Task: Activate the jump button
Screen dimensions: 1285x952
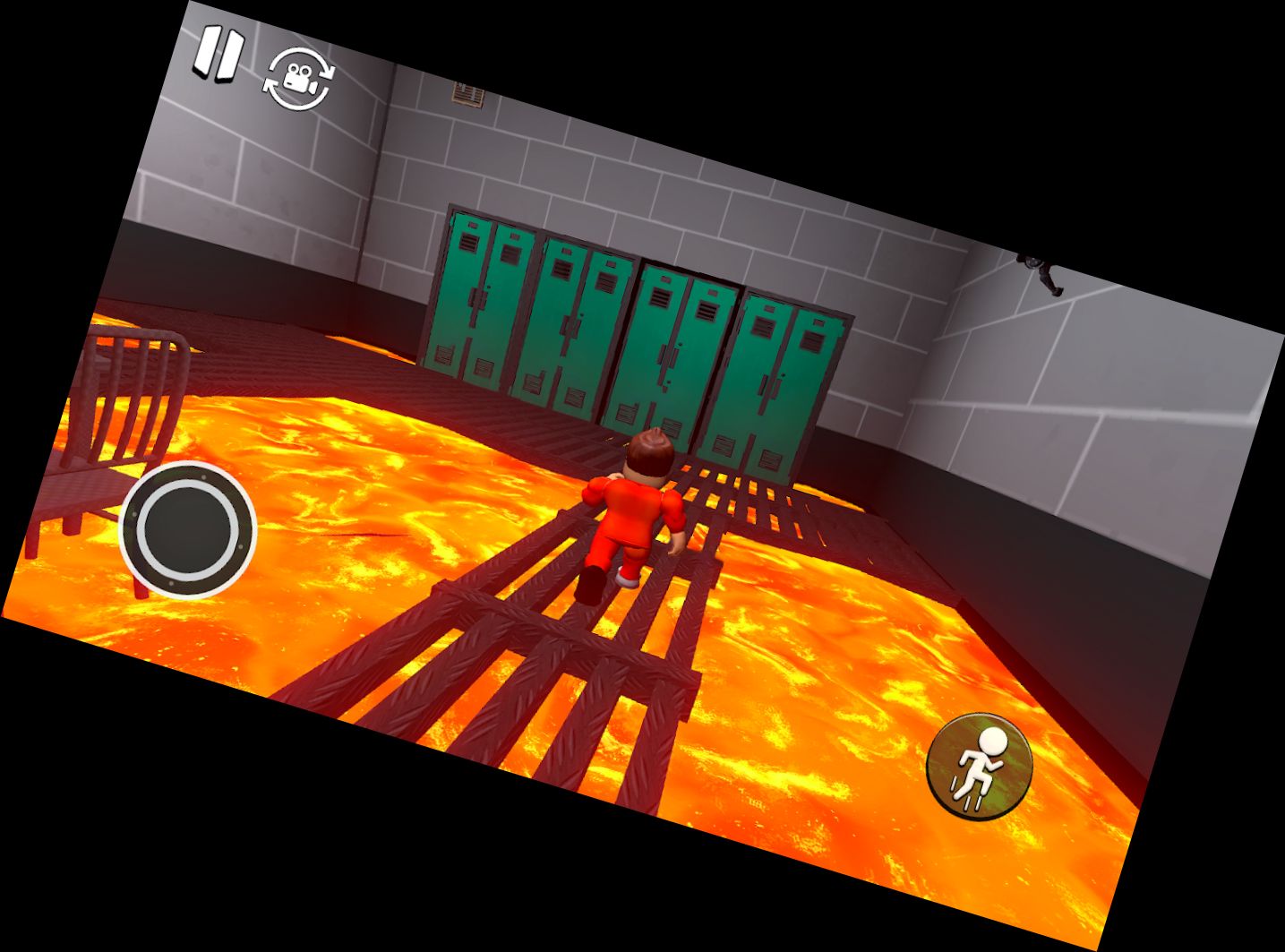Action: pos(979,763)
